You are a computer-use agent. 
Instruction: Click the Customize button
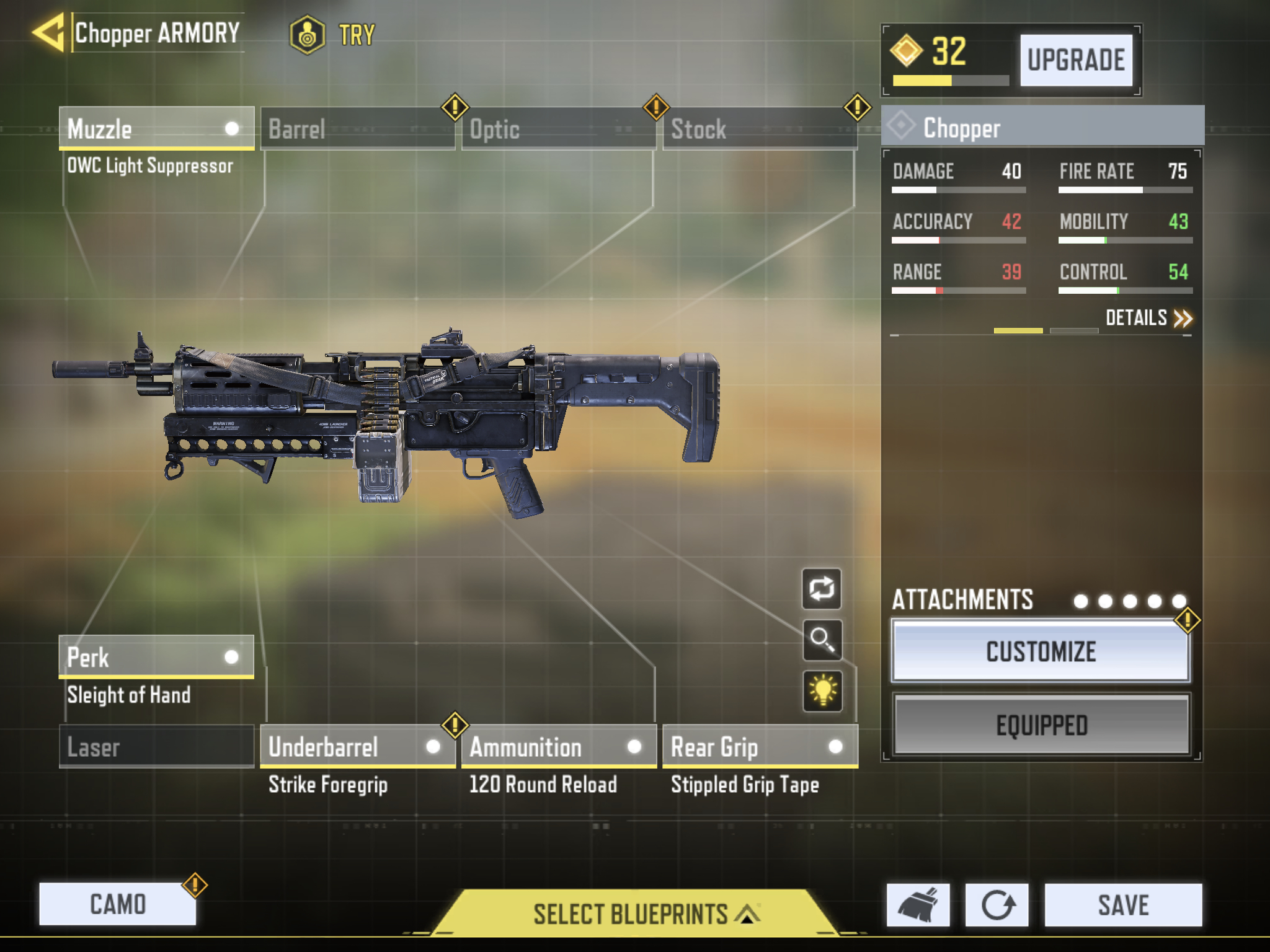(1041, 651)
